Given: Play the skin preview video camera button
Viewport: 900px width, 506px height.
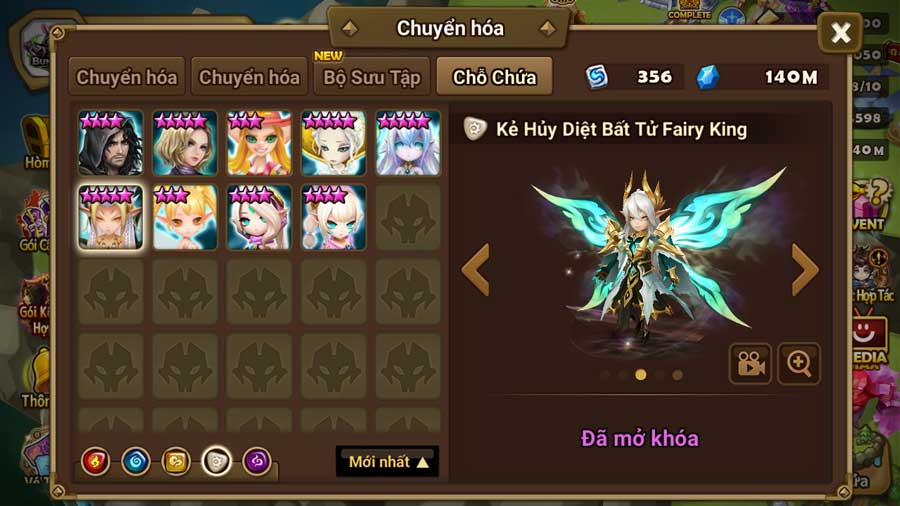Looking at the screenshot, I should (749, 364).
